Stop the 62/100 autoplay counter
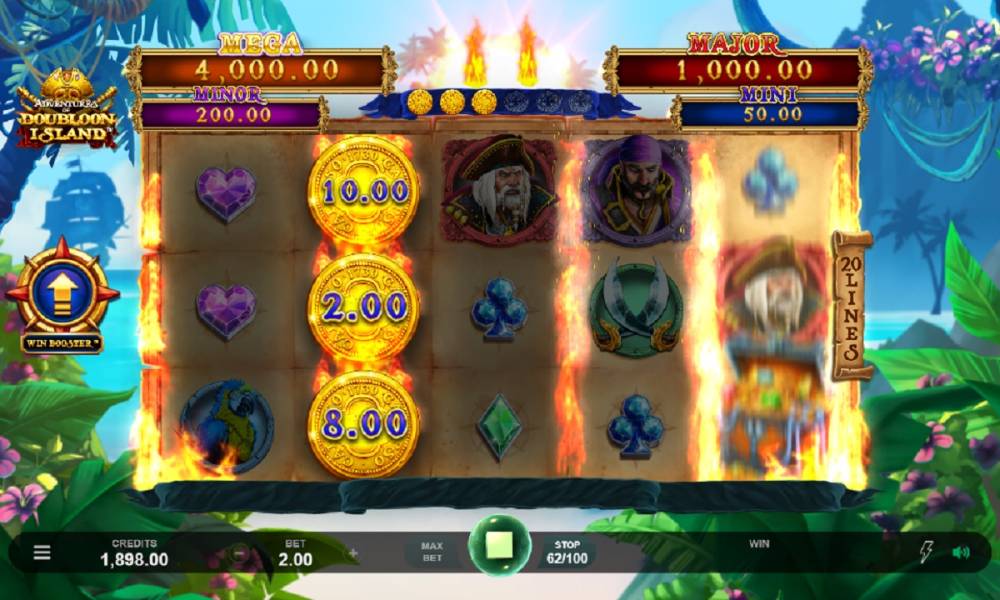 point(567,552)
